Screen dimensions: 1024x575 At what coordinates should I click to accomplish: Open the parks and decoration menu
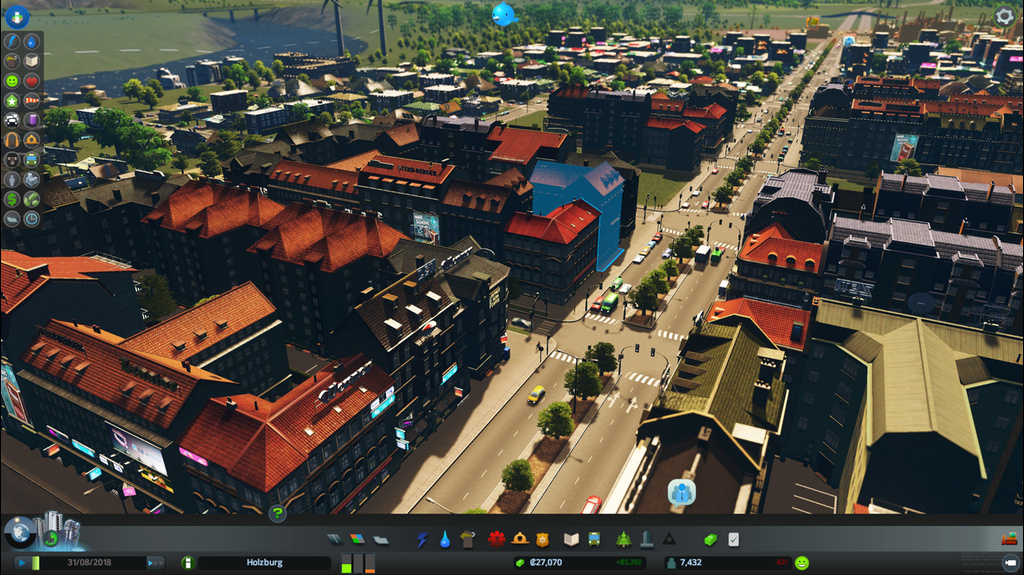(x=623, y=539)
